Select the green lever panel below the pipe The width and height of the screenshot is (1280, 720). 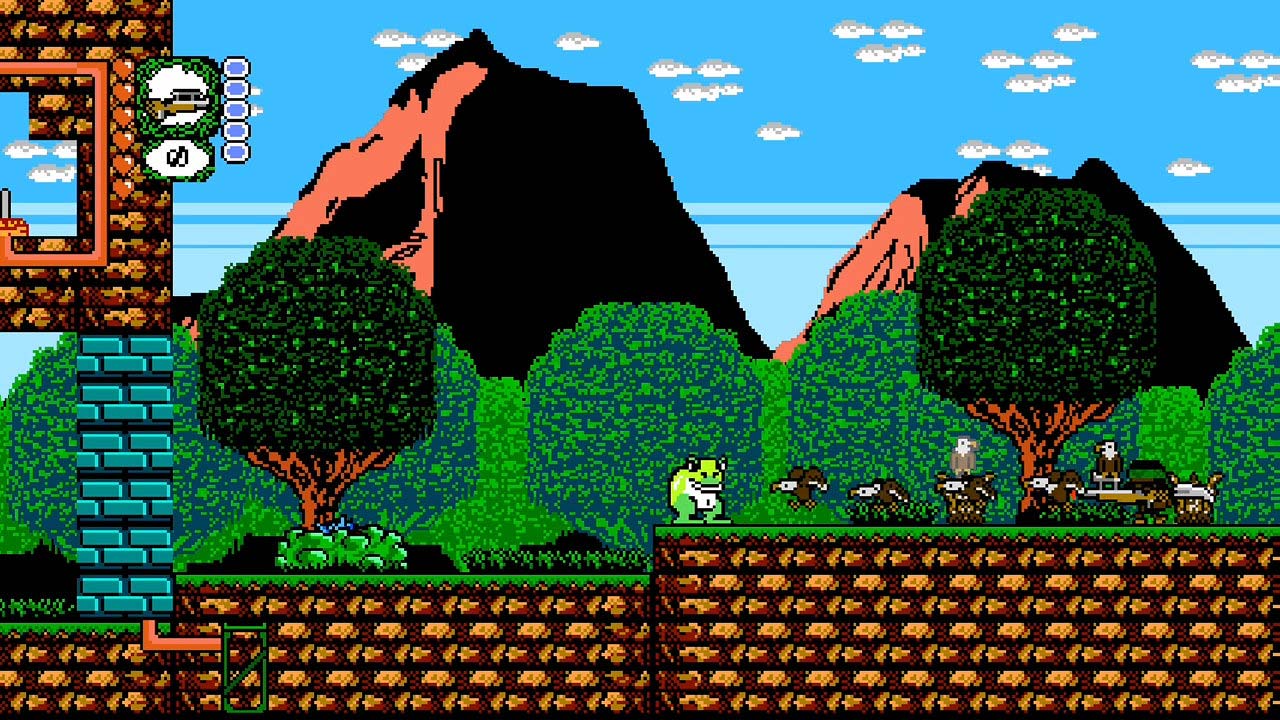(247, 670)
